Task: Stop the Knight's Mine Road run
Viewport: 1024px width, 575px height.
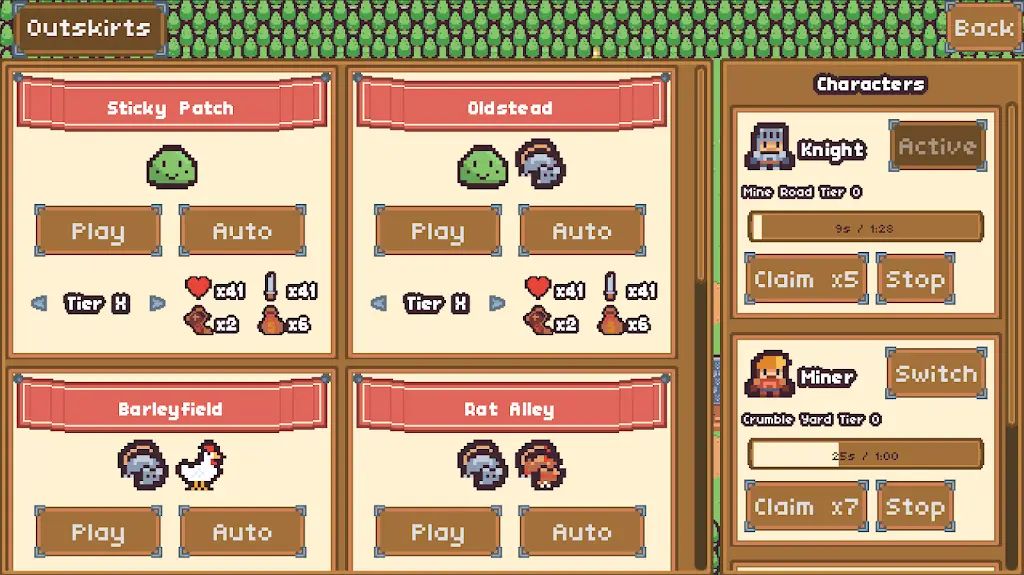Action: click(915, 279)
